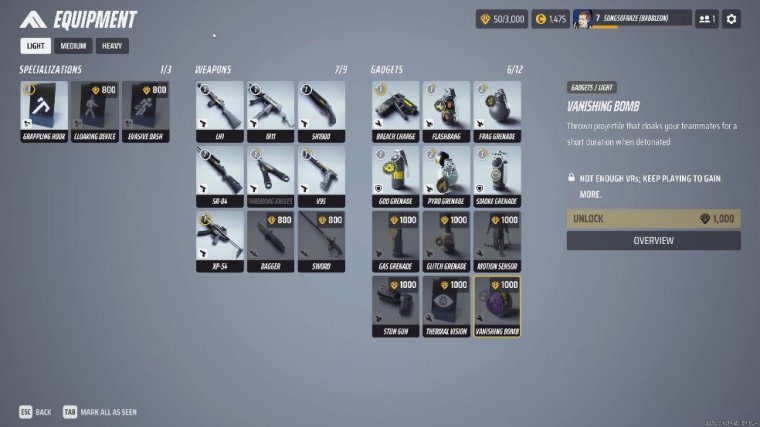
Task: Select the Thermal Vision gadget
Action: coord(446,306)
